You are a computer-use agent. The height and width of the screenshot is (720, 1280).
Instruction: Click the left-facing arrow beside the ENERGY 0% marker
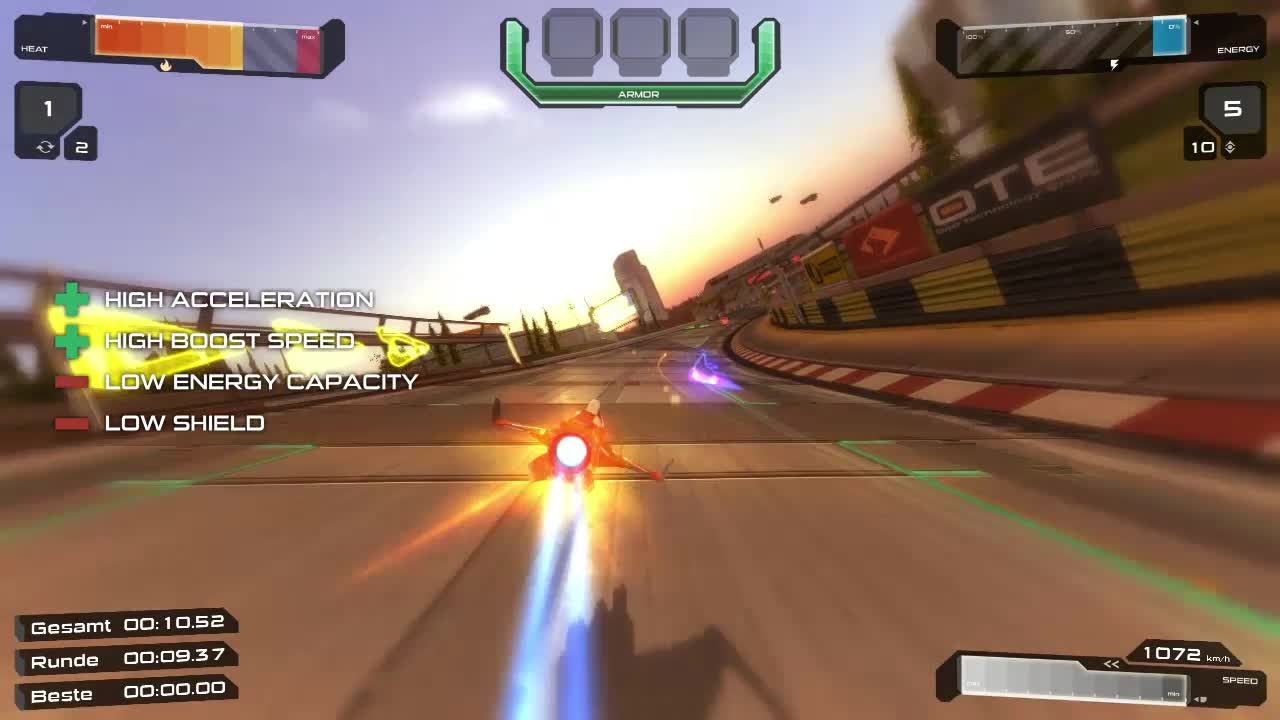click(x=1196, y=22)
